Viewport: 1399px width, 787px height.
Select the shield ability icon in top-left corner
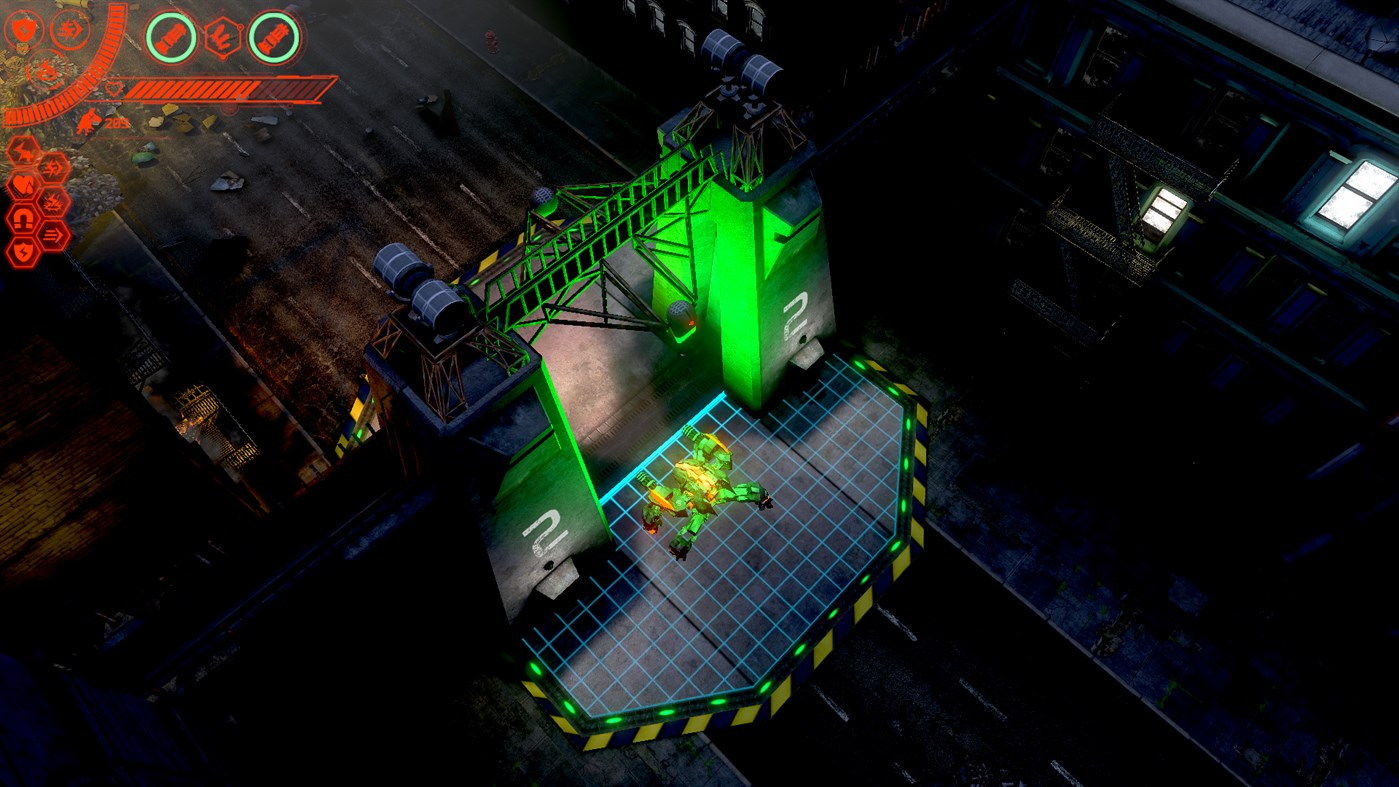pyautogui.click(x=22, y=30)
